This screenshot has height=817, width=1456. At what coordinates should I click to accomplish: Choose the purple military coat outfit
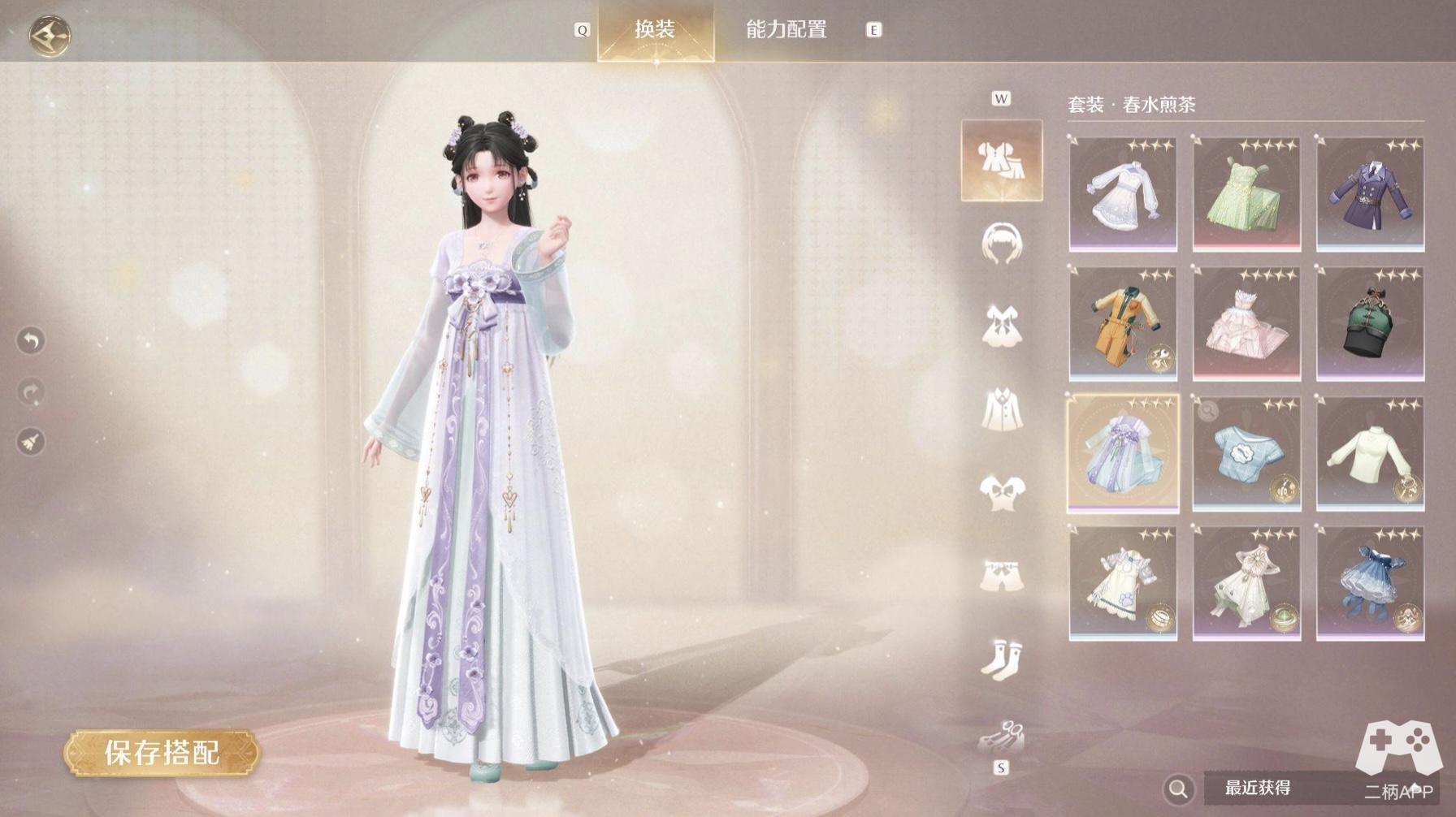coord(1370,195)
